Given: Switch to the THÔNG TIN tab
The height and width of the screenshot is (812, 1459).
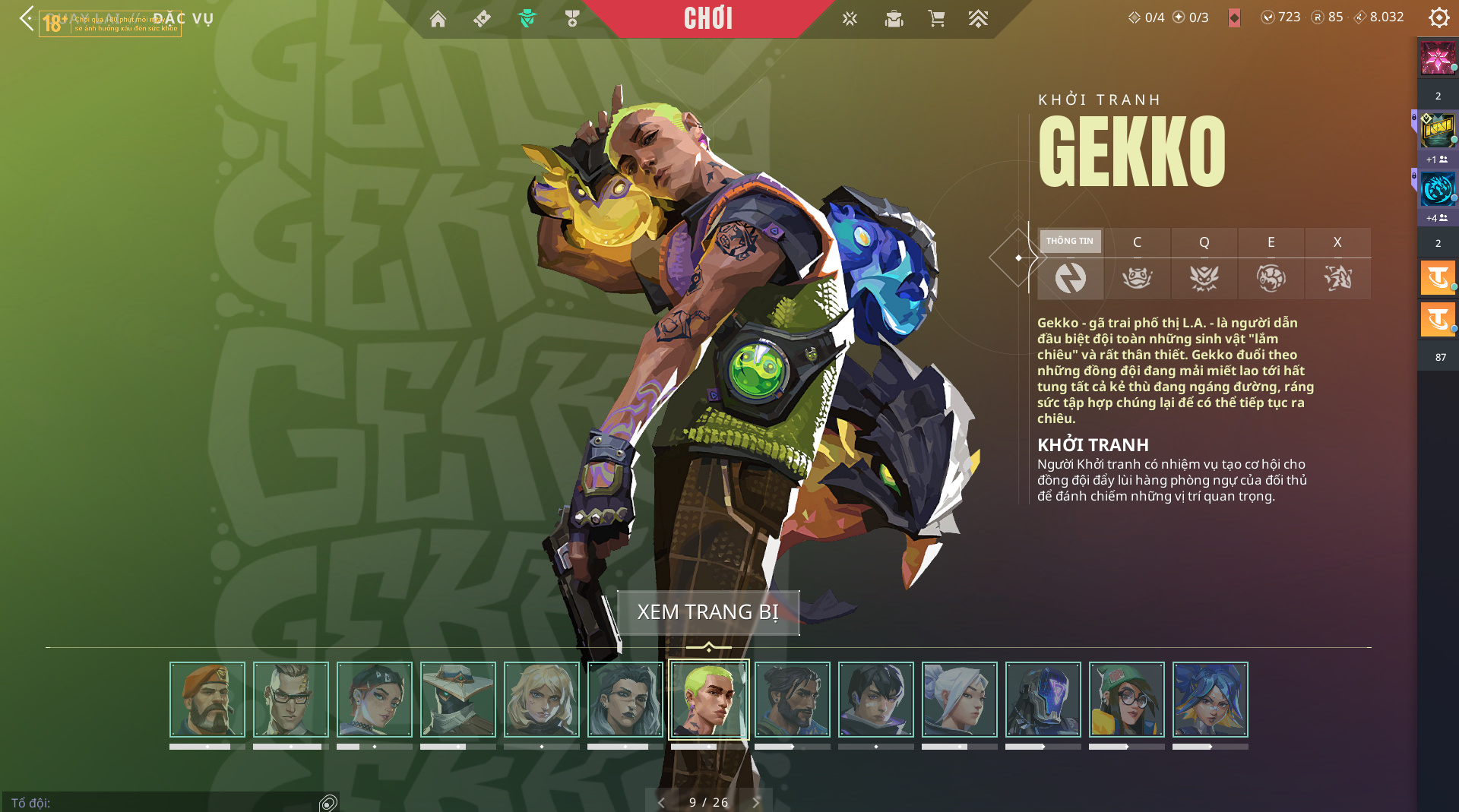Looking at the screenshot, I should point(1070,263).
